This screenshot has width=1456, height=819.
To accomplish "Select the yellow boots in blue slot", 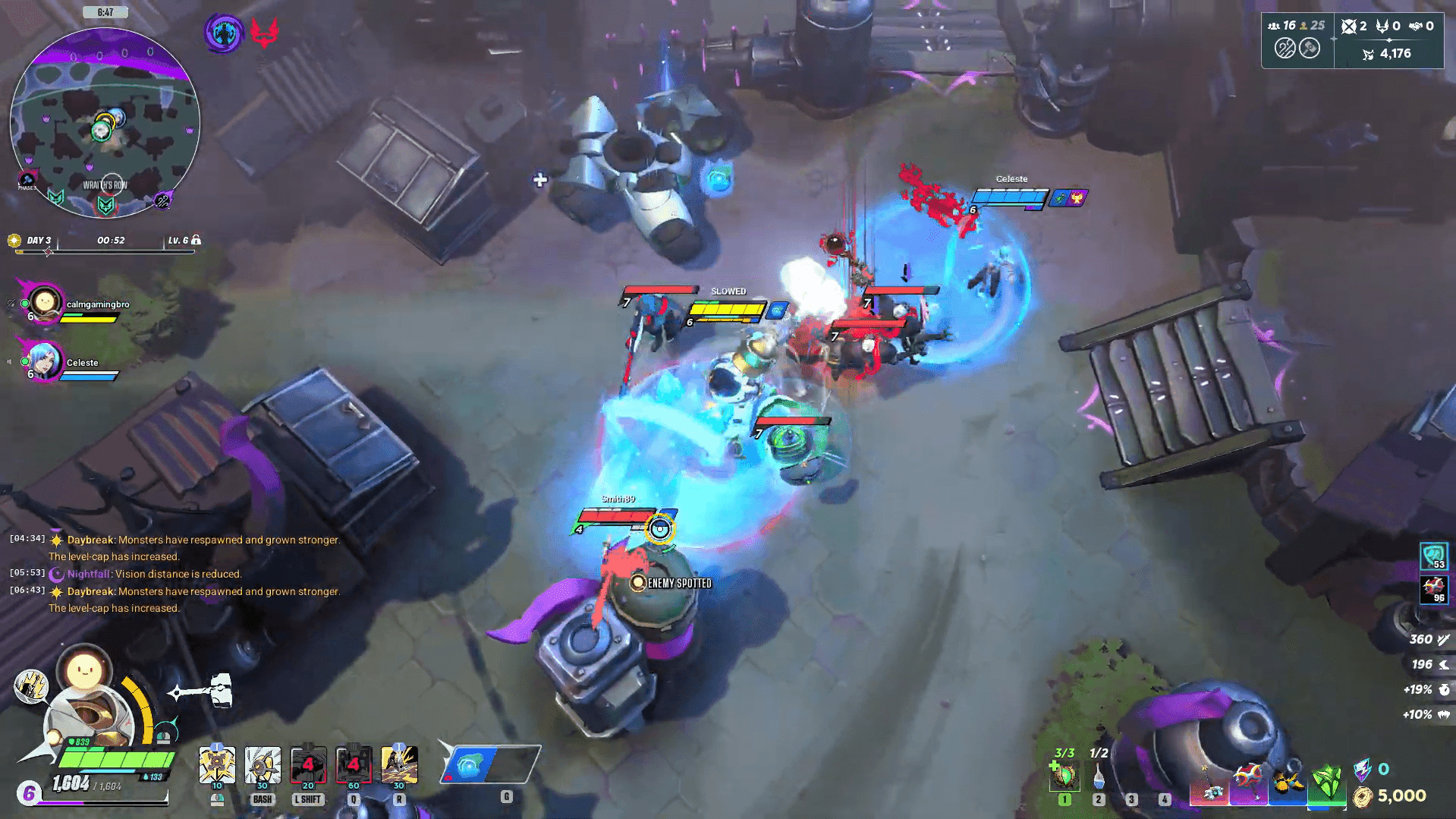I will pos(1288,783).
